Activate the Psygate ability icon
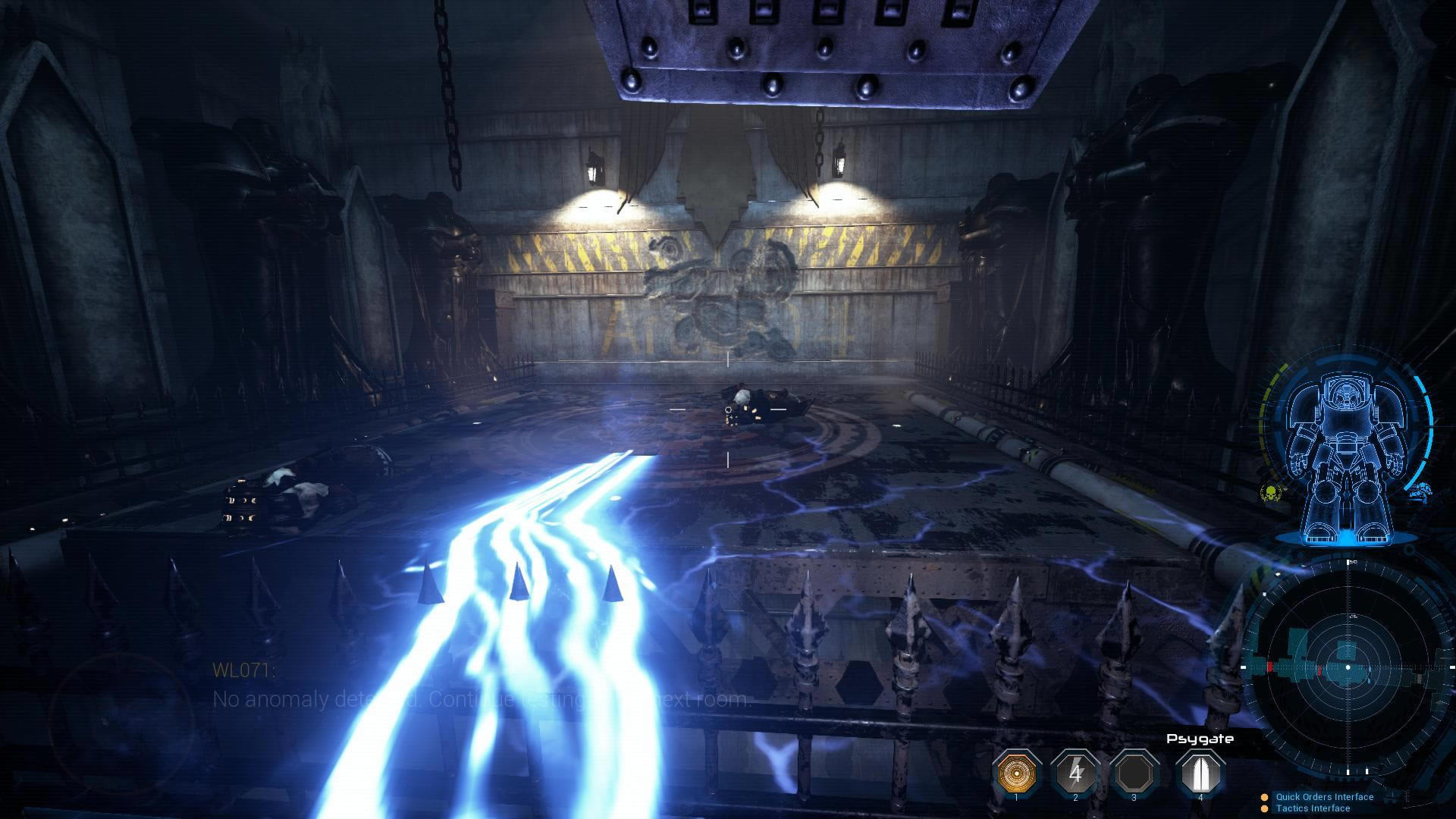The image size is (1456, 819). [1200, 773]
